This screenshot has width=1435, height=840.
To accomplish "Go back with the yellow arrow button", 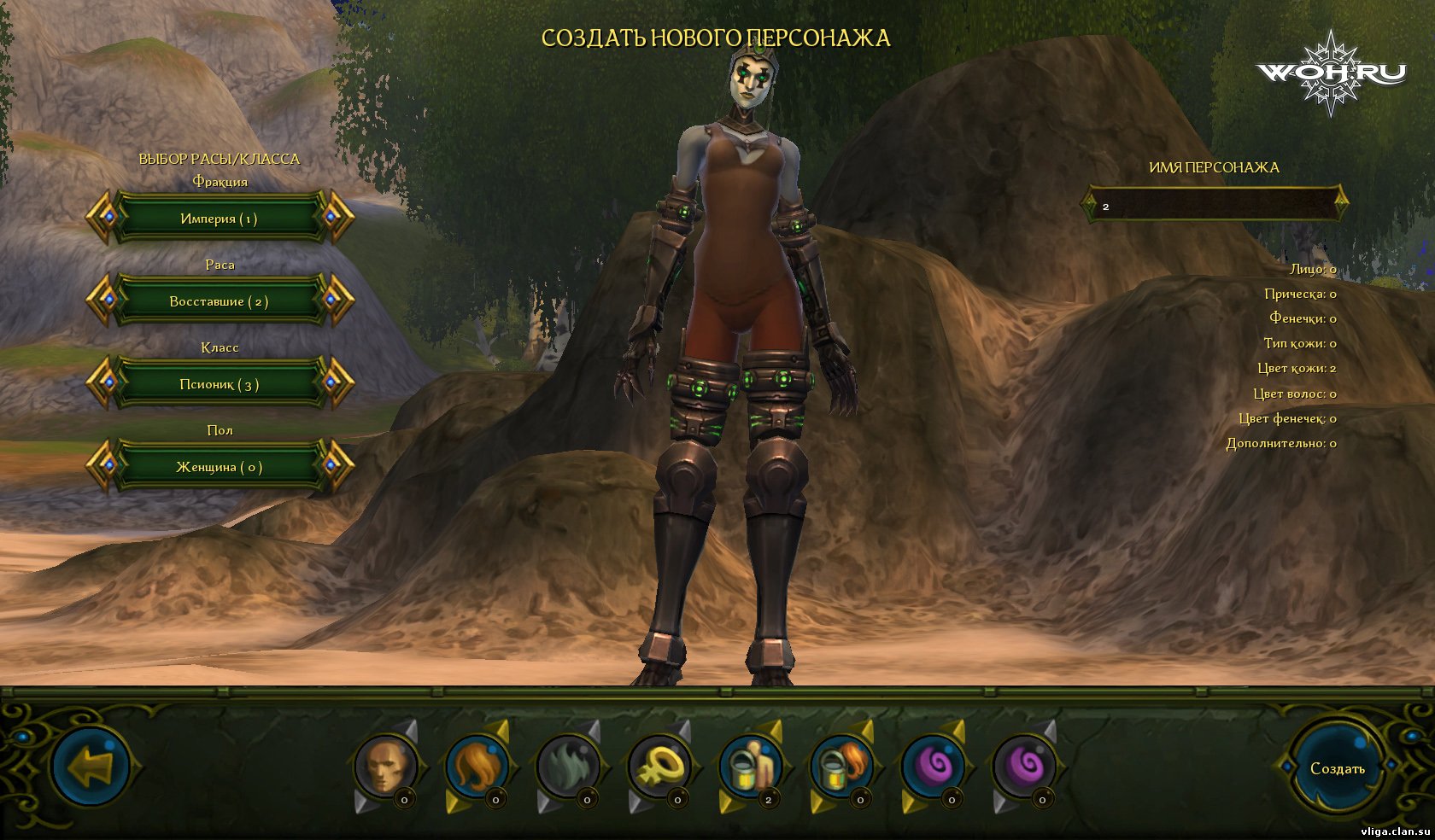I will click(91, 767).
